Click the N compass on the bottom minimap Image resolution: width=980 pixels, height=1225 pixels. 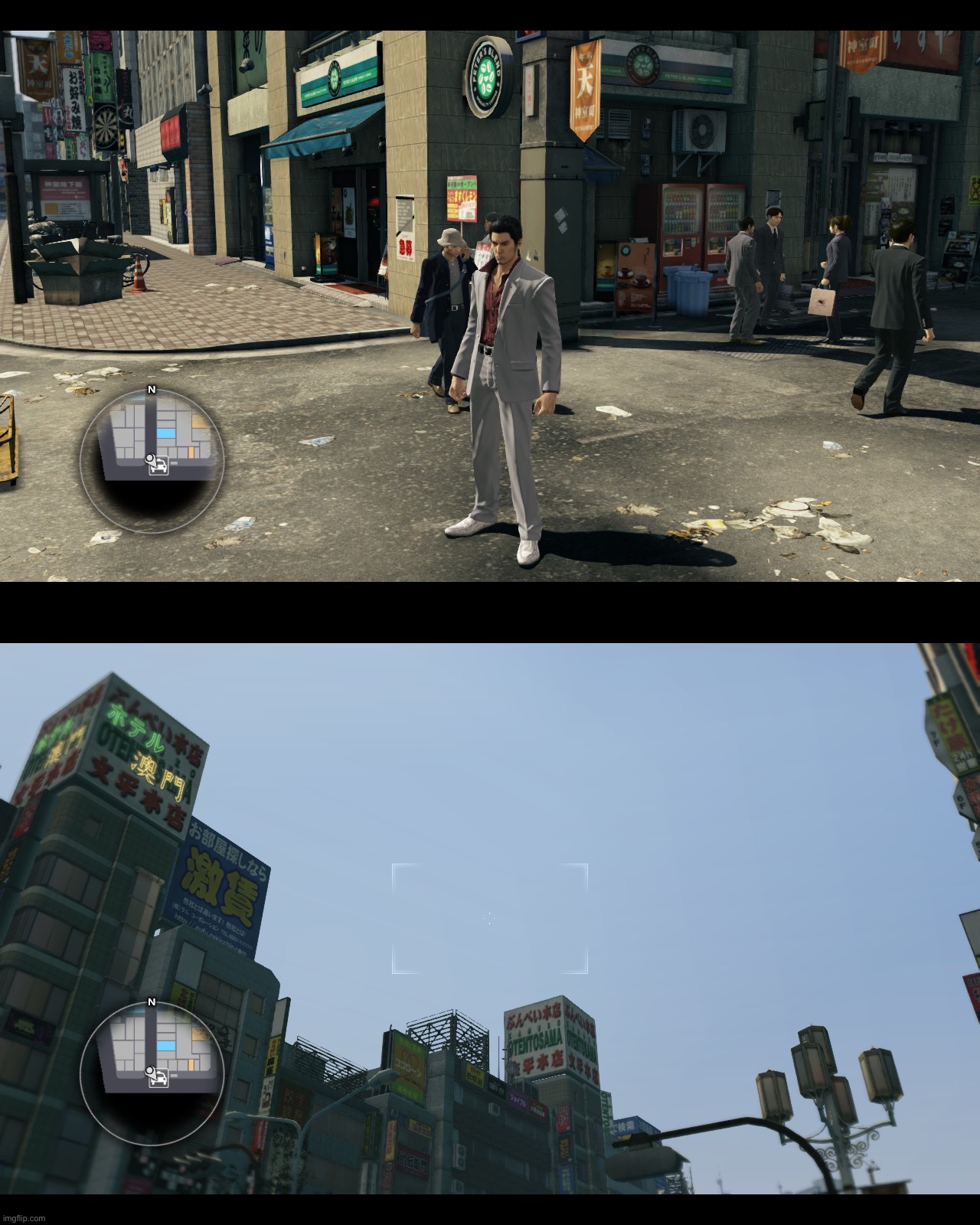point(152,1001)
